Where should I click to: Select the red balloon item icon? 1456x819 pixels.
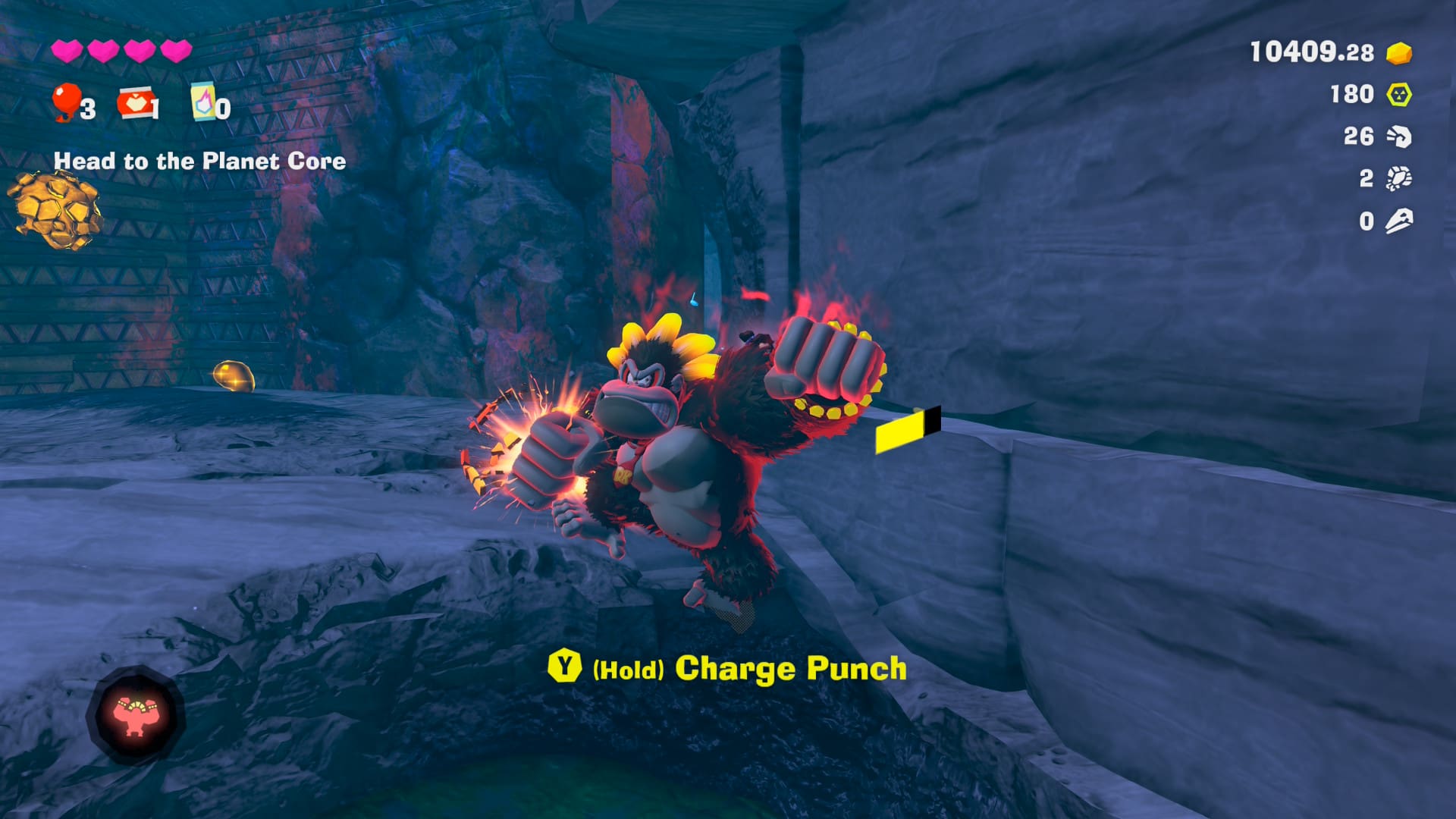point(66,102)
